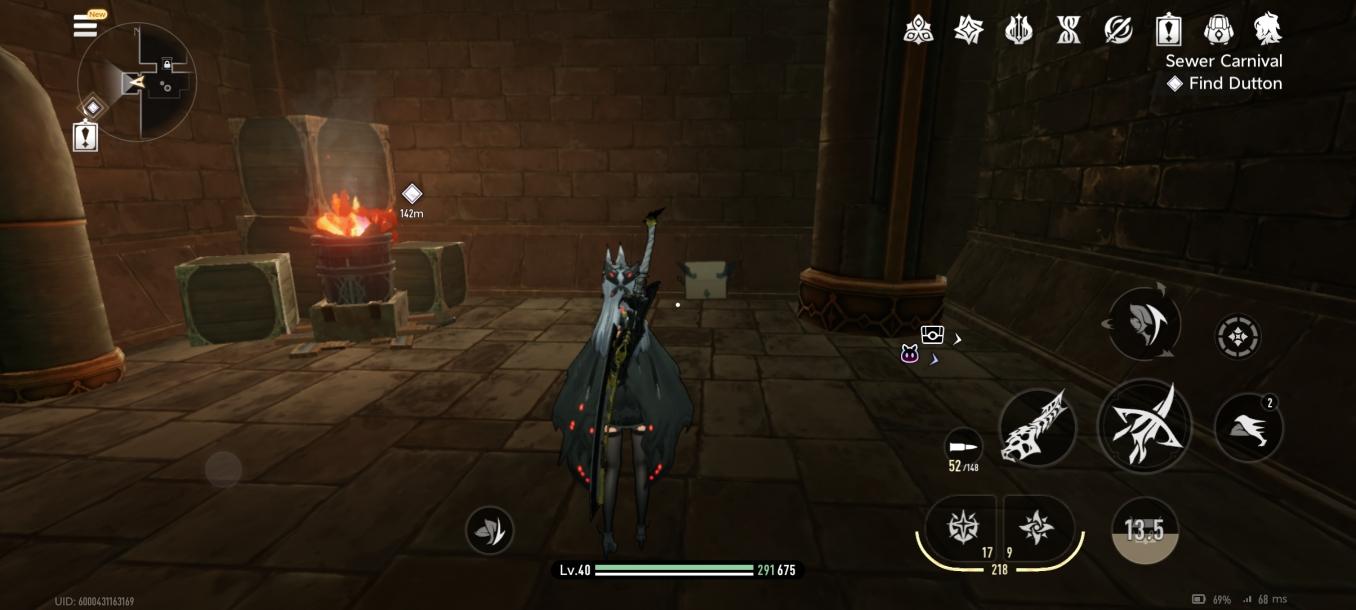
Task: Open the circular minimap
Action: (137, 82)
